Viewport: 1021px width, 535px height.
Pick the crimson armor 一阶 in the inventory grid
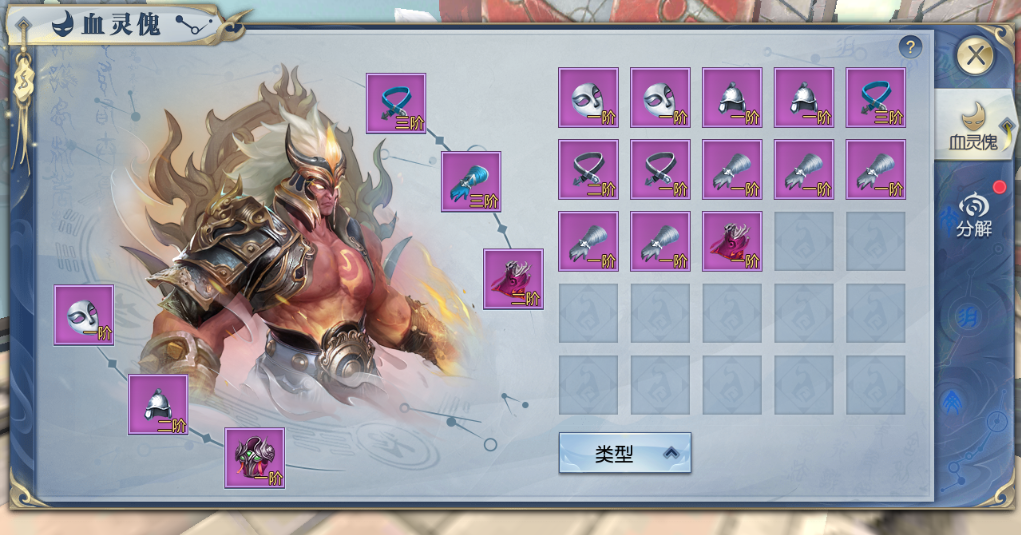[732, 242]
